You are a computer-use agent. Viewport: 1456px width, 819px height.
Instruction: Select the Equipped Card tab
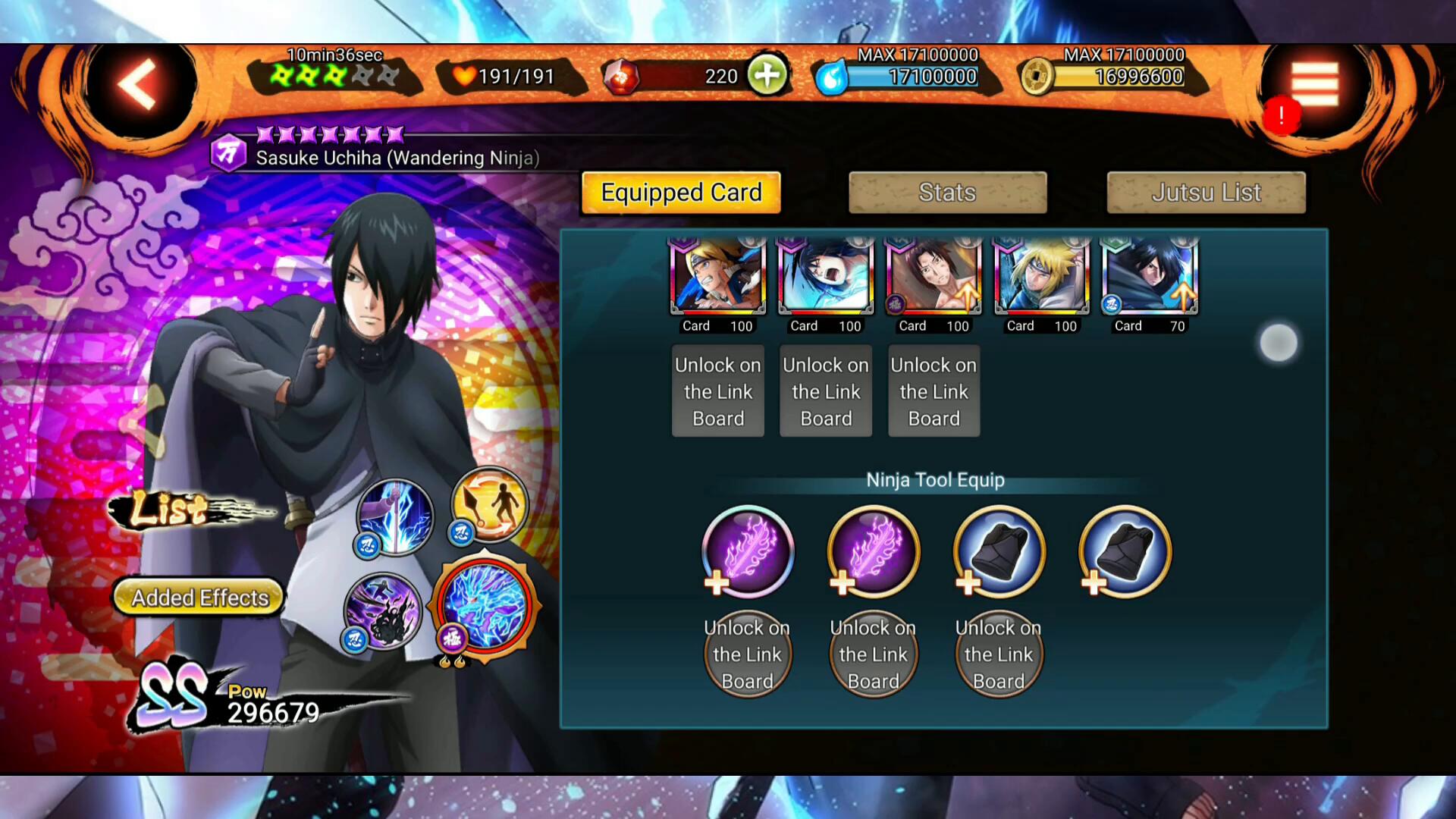click(681, 193)
